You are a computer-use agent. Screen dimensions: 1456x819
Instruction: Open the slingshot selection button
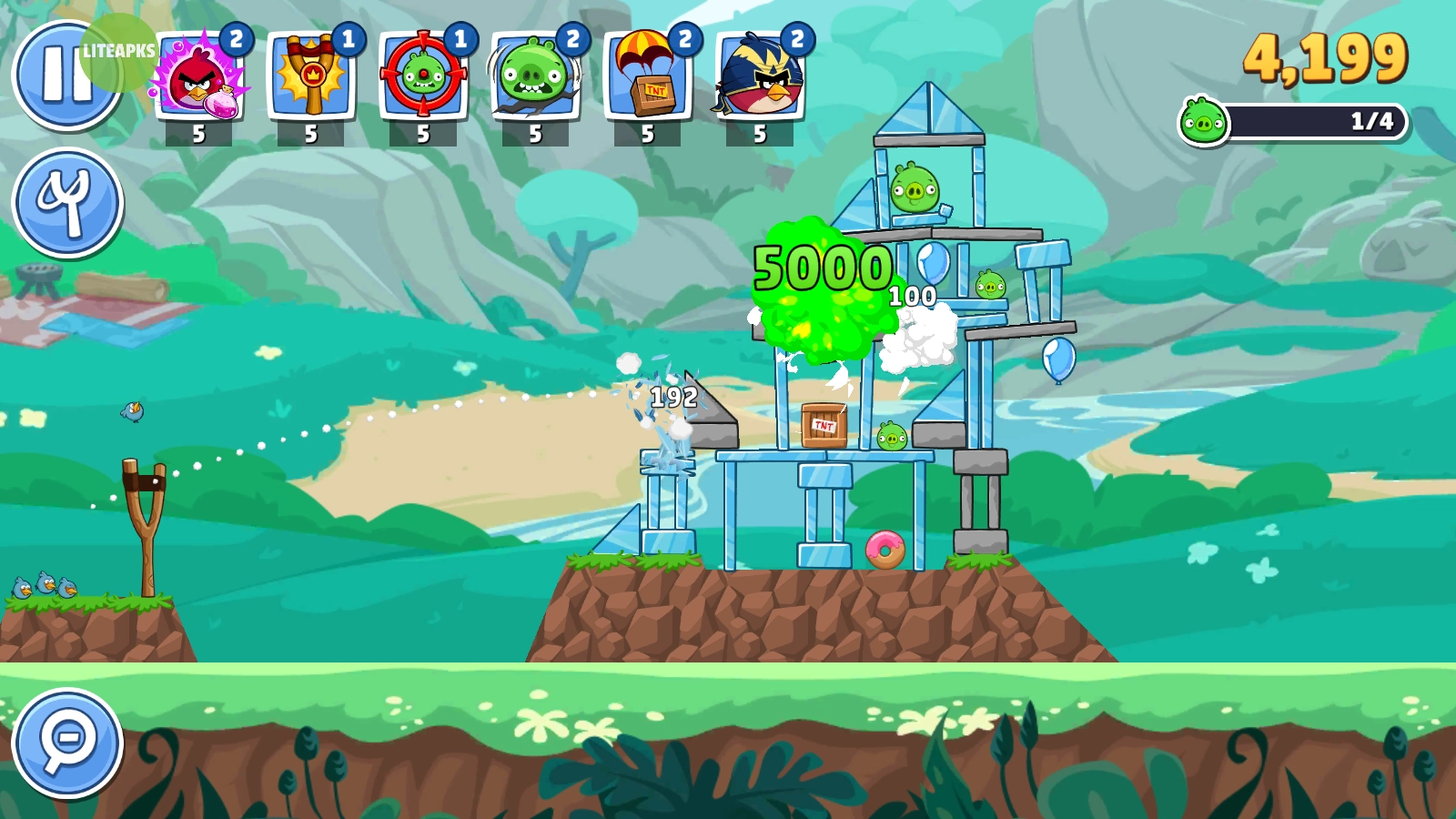[67, 202]
